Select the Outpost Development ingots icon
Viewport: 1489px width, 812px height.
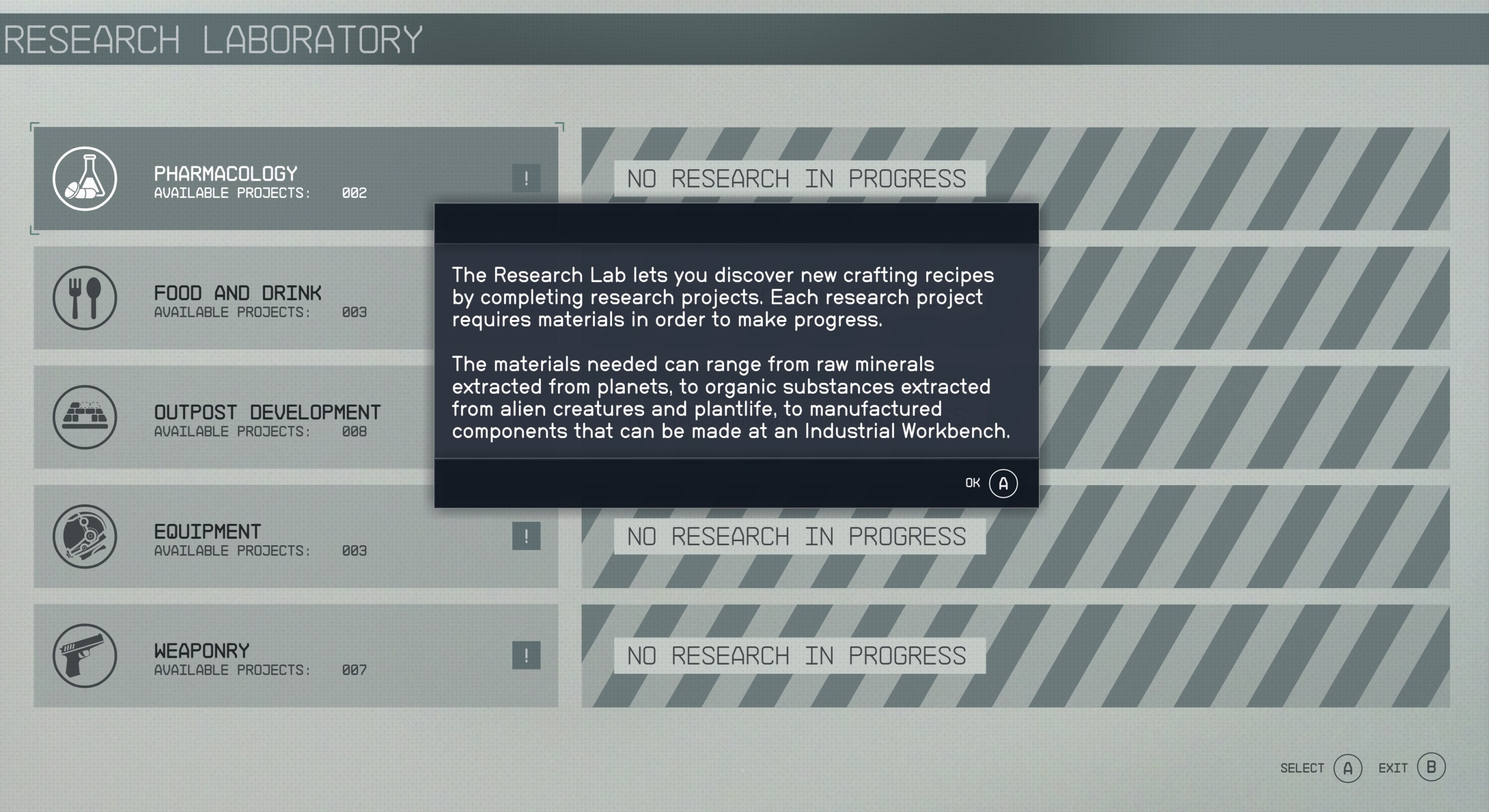pyautogui.click(x=84, y=418)
